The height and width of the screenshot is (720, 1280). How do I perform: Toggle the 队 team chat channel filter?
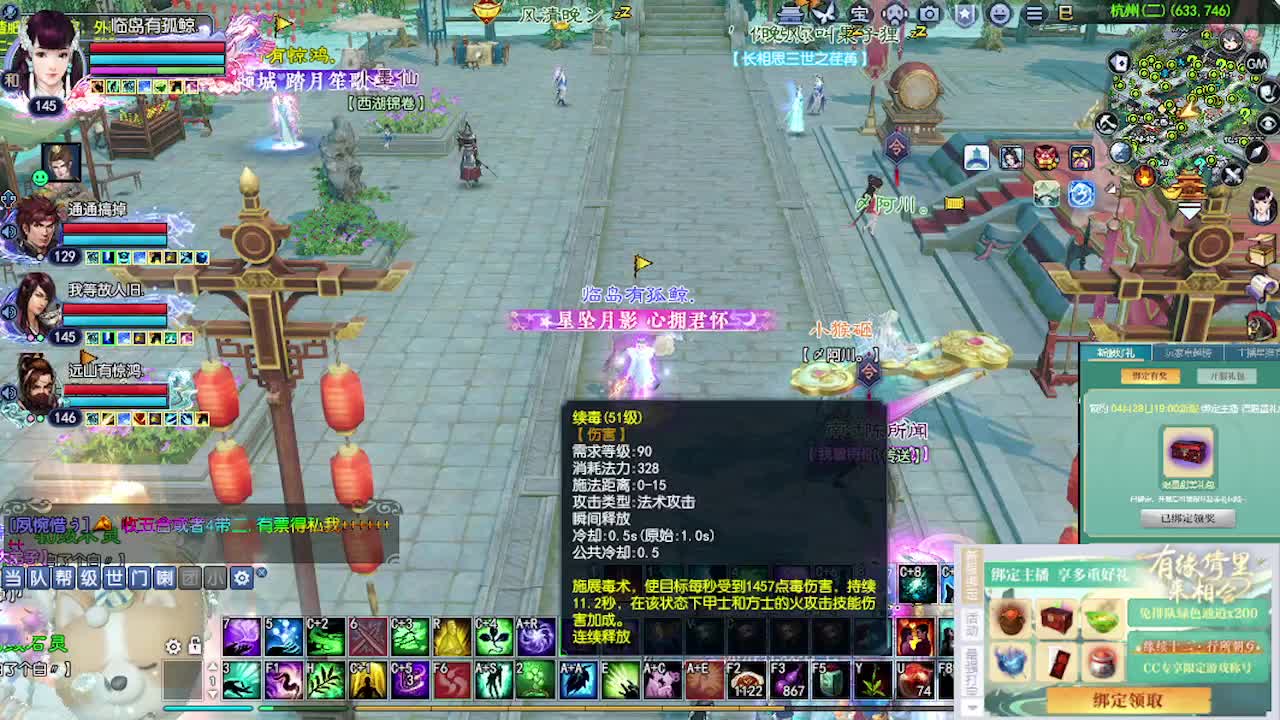click(38, 578)
